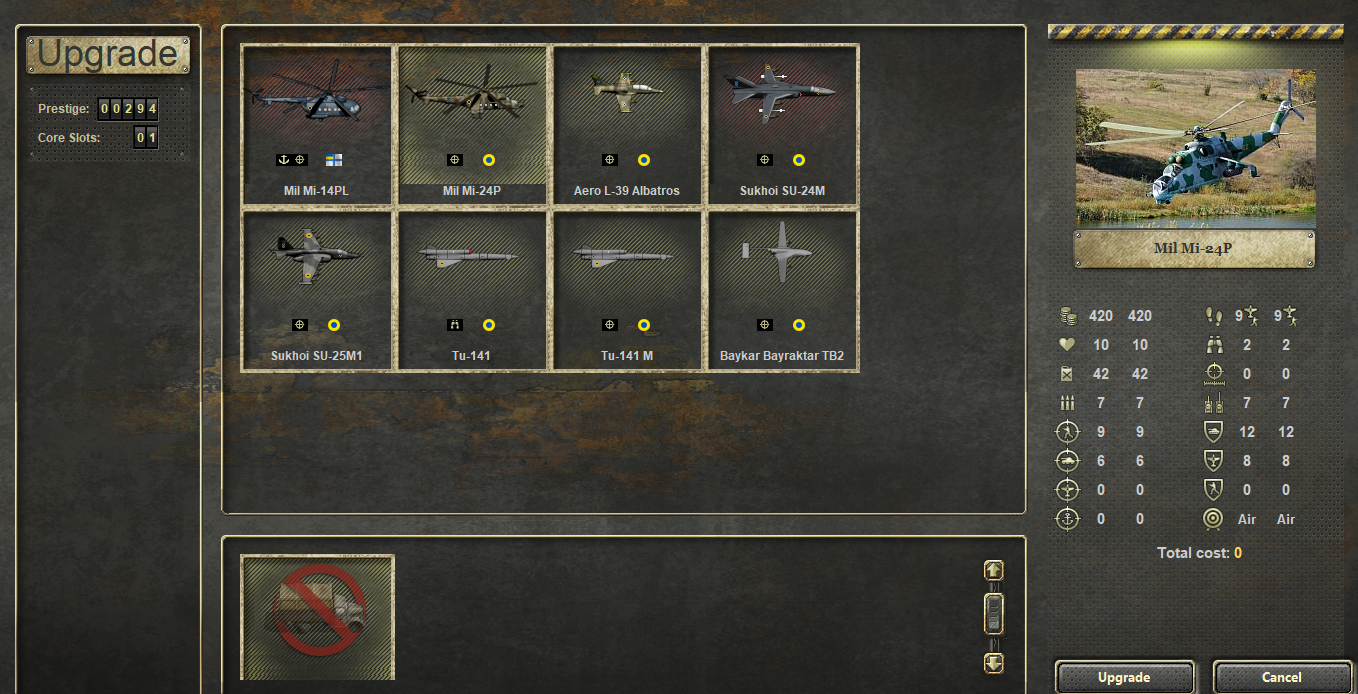
Task: Cancel the upgrade screen
Action: coord(1281,677)
